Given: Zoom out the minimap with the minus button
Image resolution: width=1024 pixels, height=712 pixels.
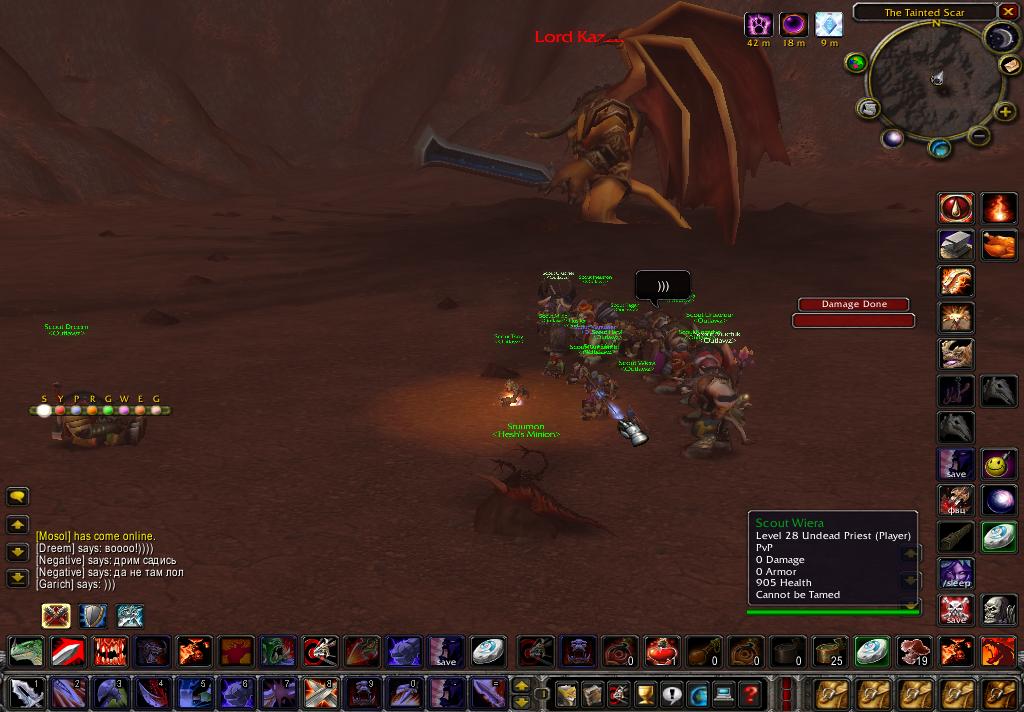Looking at the screenshot, I should click(979, 136).
